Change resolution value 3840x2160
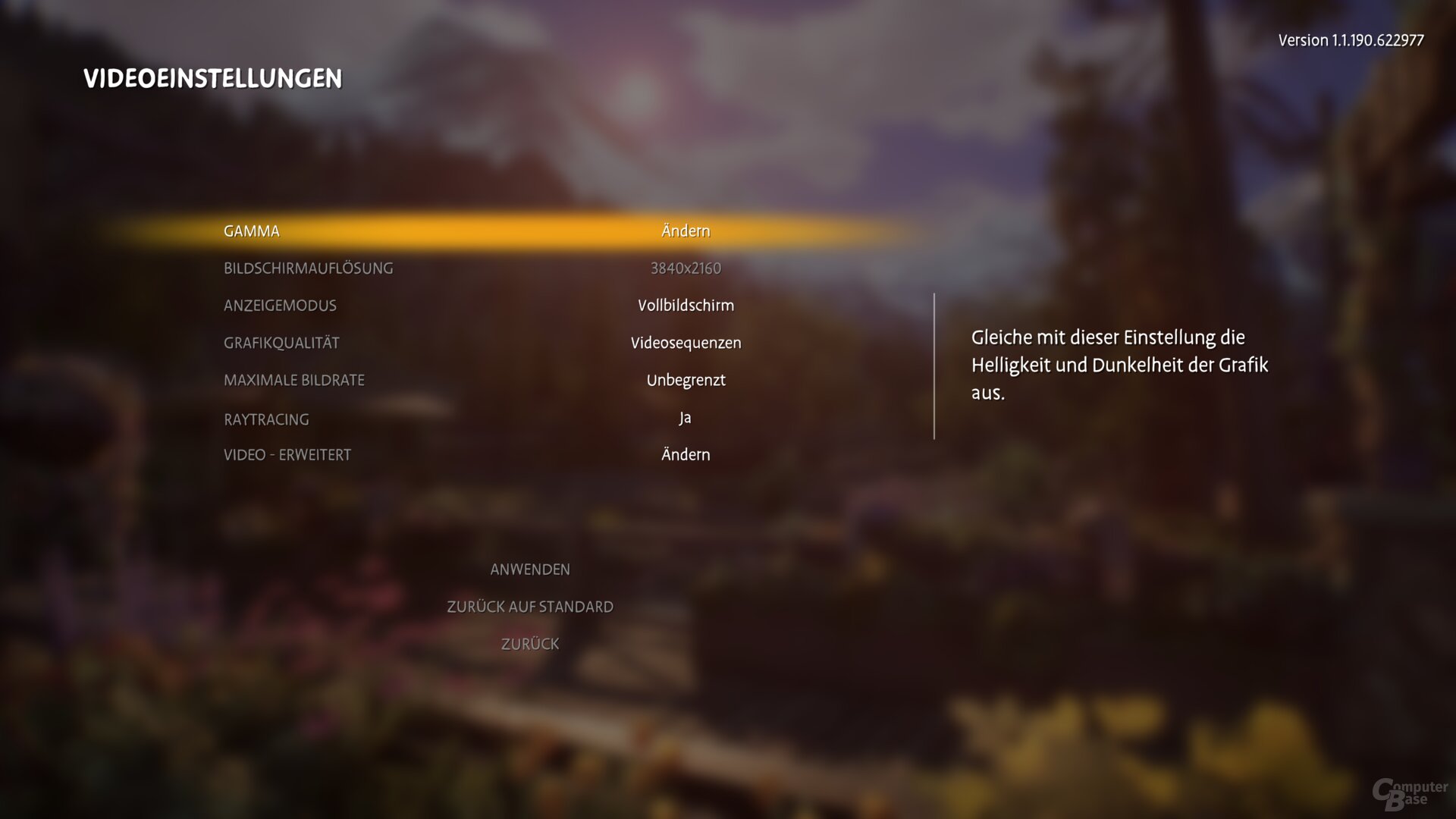This screenshot has width=1456, height=819. (685, 268)
